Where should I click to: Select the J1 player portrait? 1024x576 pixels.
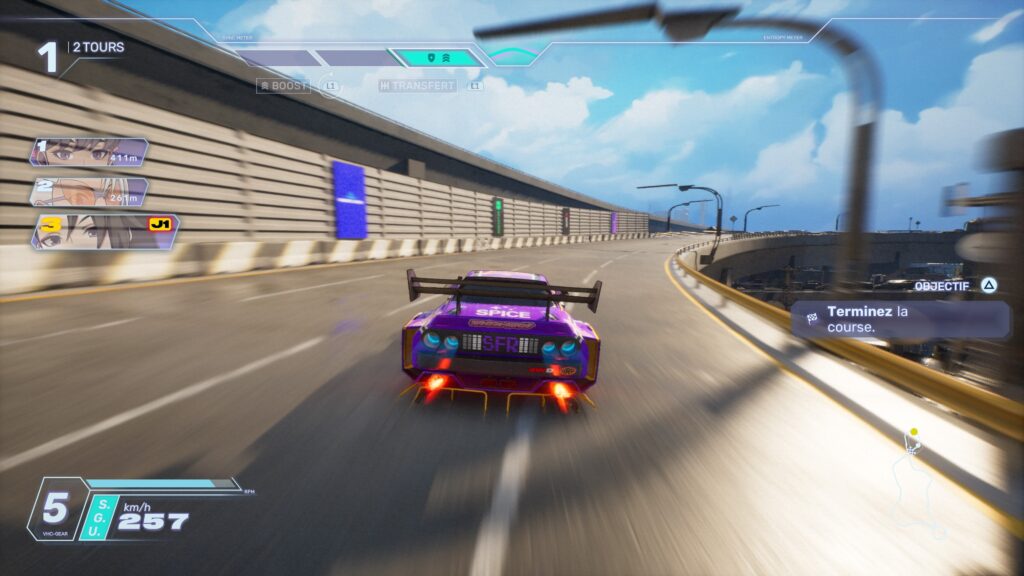click(103, 232)
